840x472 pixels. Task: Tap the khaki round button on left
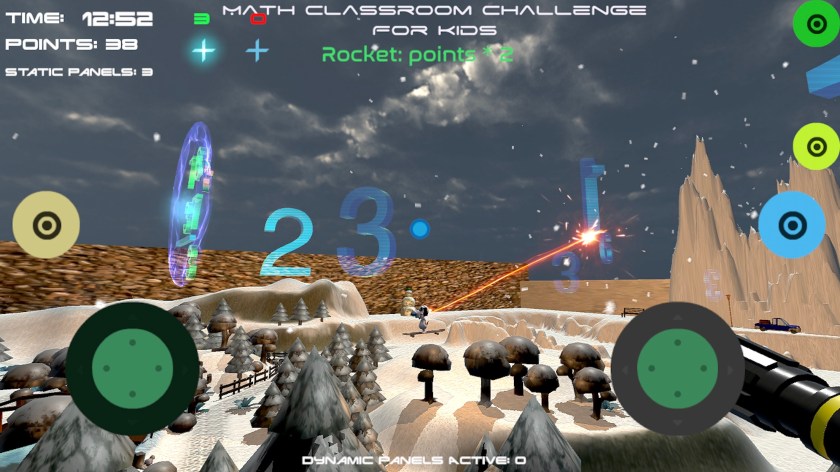pos(45,224)
